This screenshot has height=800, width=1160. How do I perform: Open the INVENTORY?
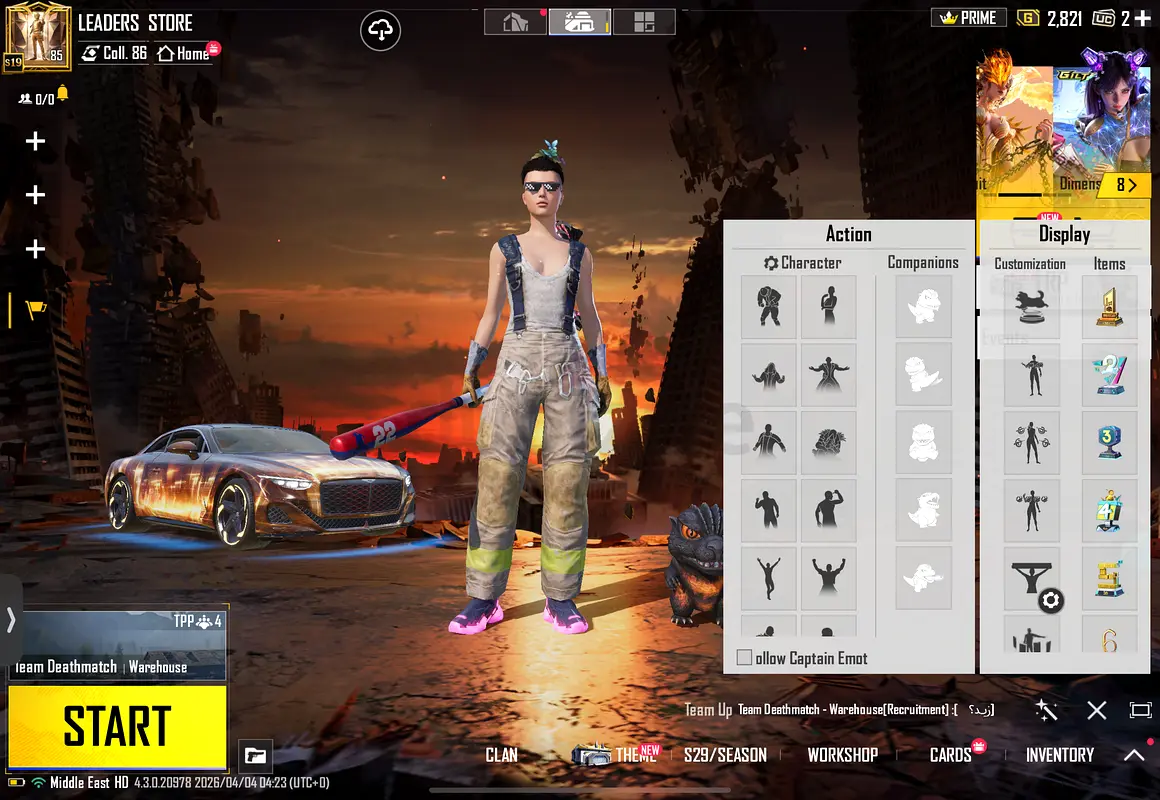coord(1059,755)
